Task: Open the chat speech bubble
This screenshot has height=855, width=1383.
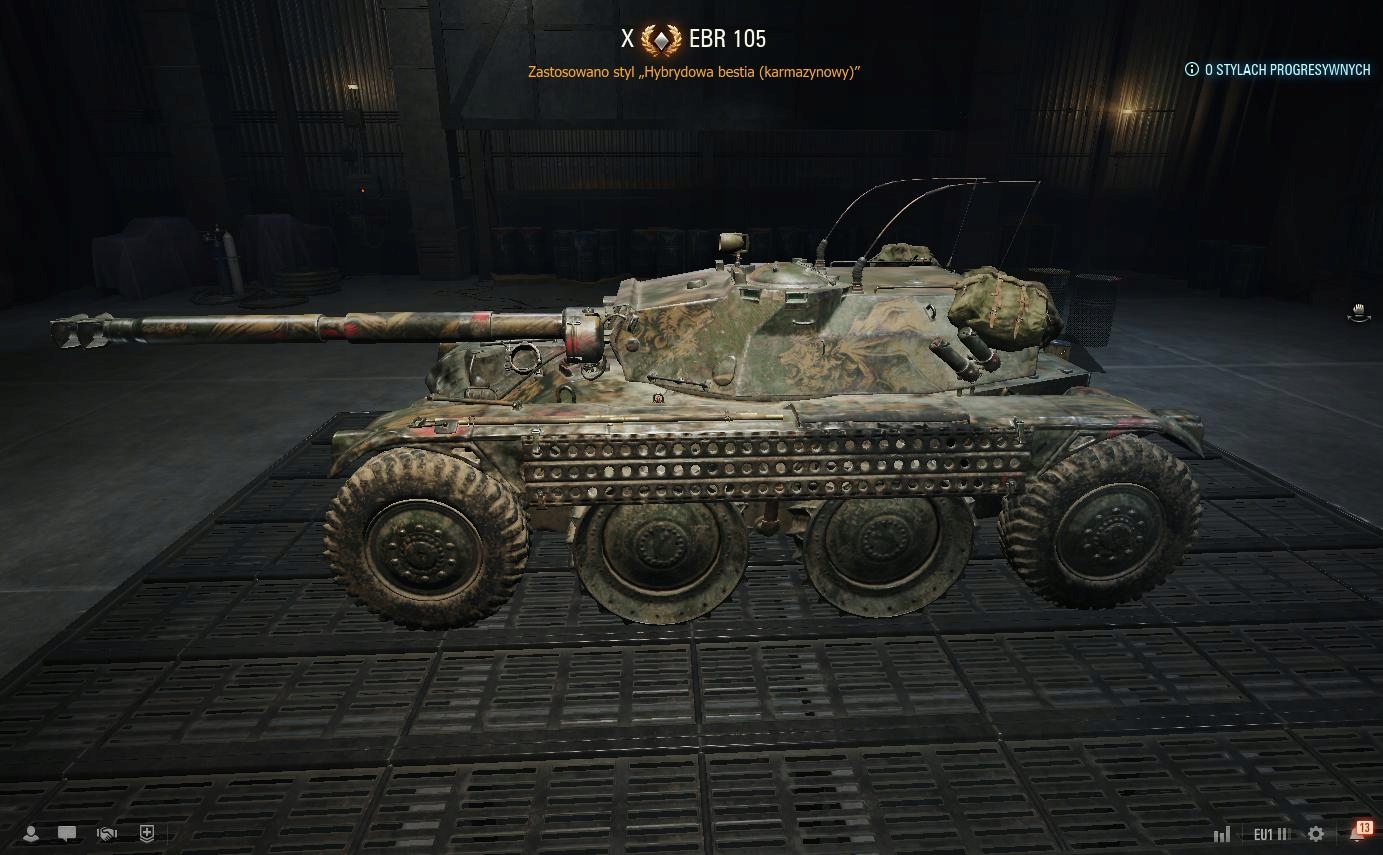Action: 67,833
